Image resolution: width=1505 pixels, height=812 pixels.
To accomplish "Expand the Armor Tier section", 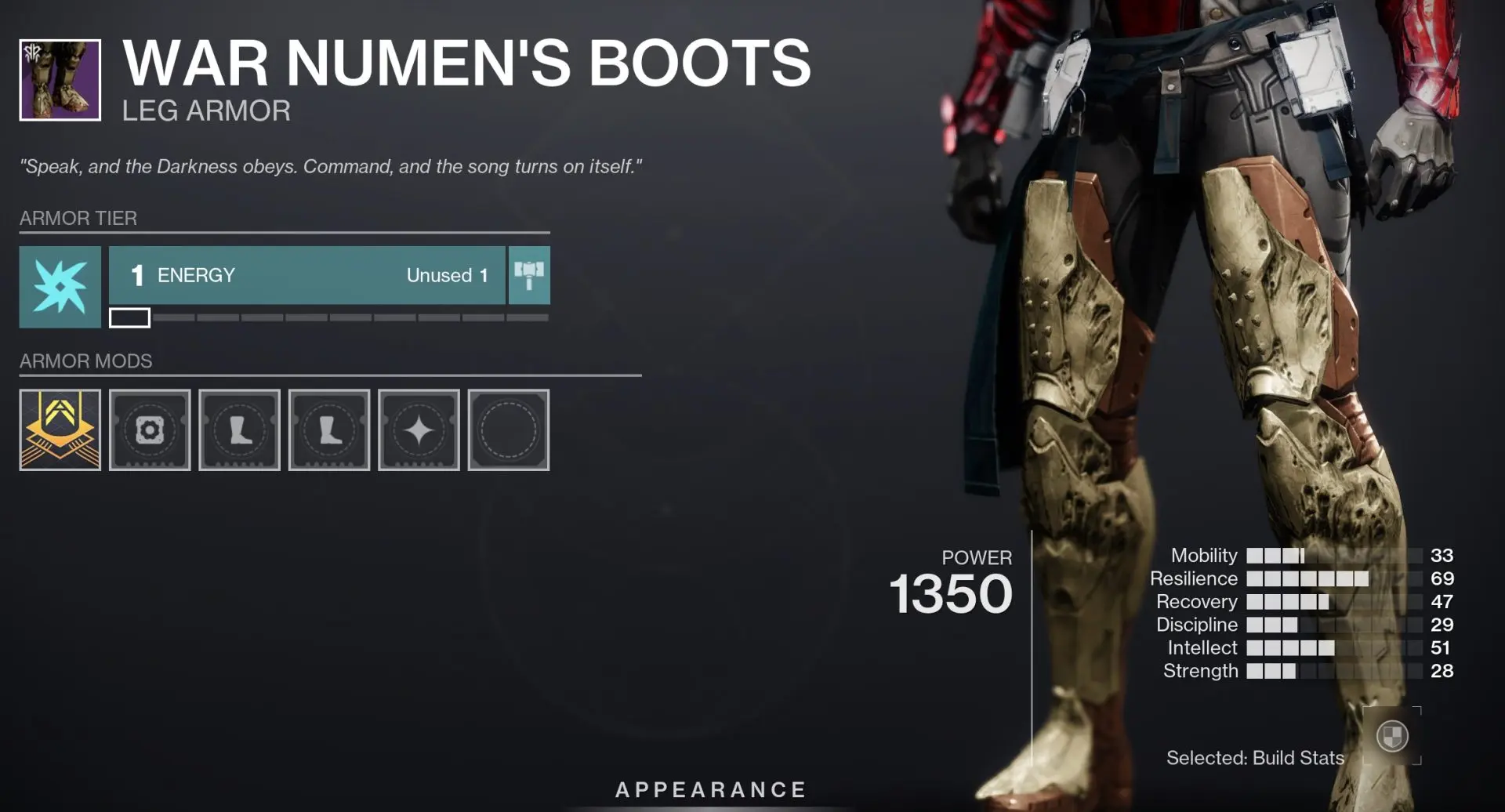I will [x=78, y=219].
